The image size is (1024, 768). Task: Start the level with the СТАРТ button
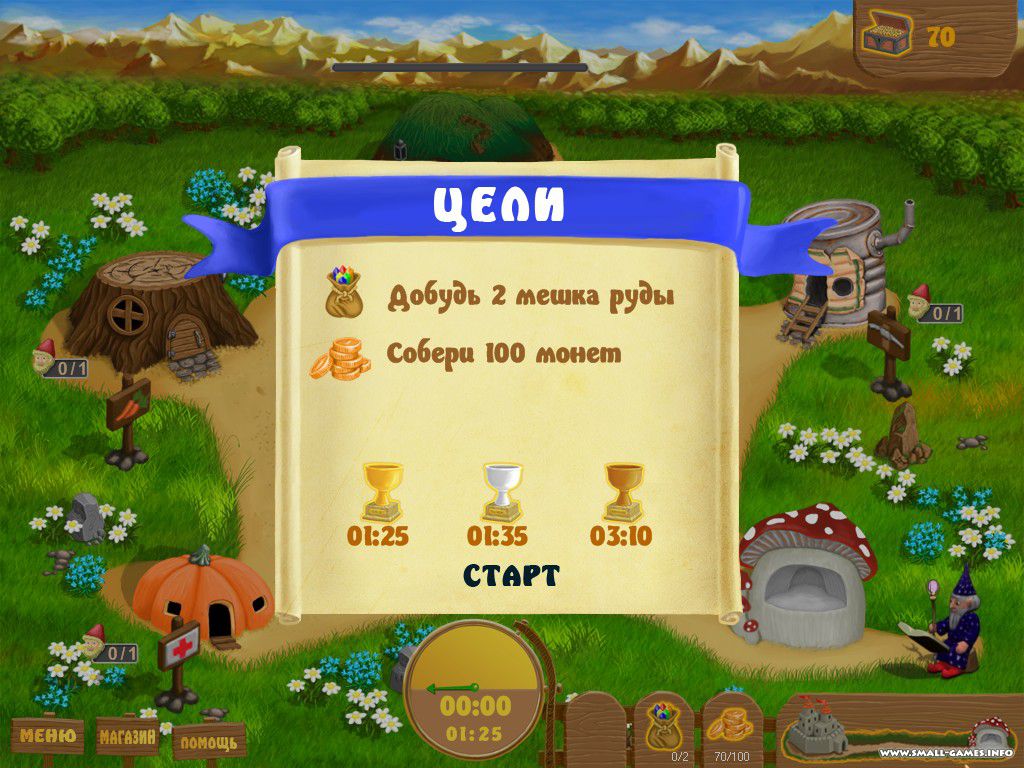pos(511,576)
